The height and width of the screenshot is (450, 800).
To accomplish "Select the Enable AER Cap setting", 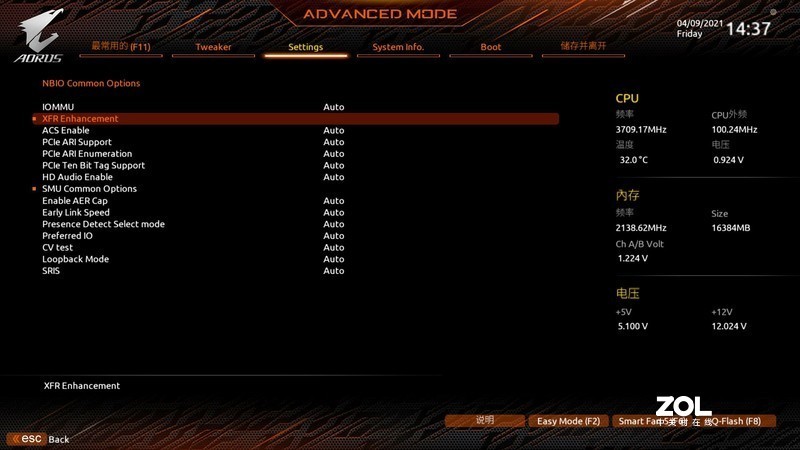I will tap(74, 201).
